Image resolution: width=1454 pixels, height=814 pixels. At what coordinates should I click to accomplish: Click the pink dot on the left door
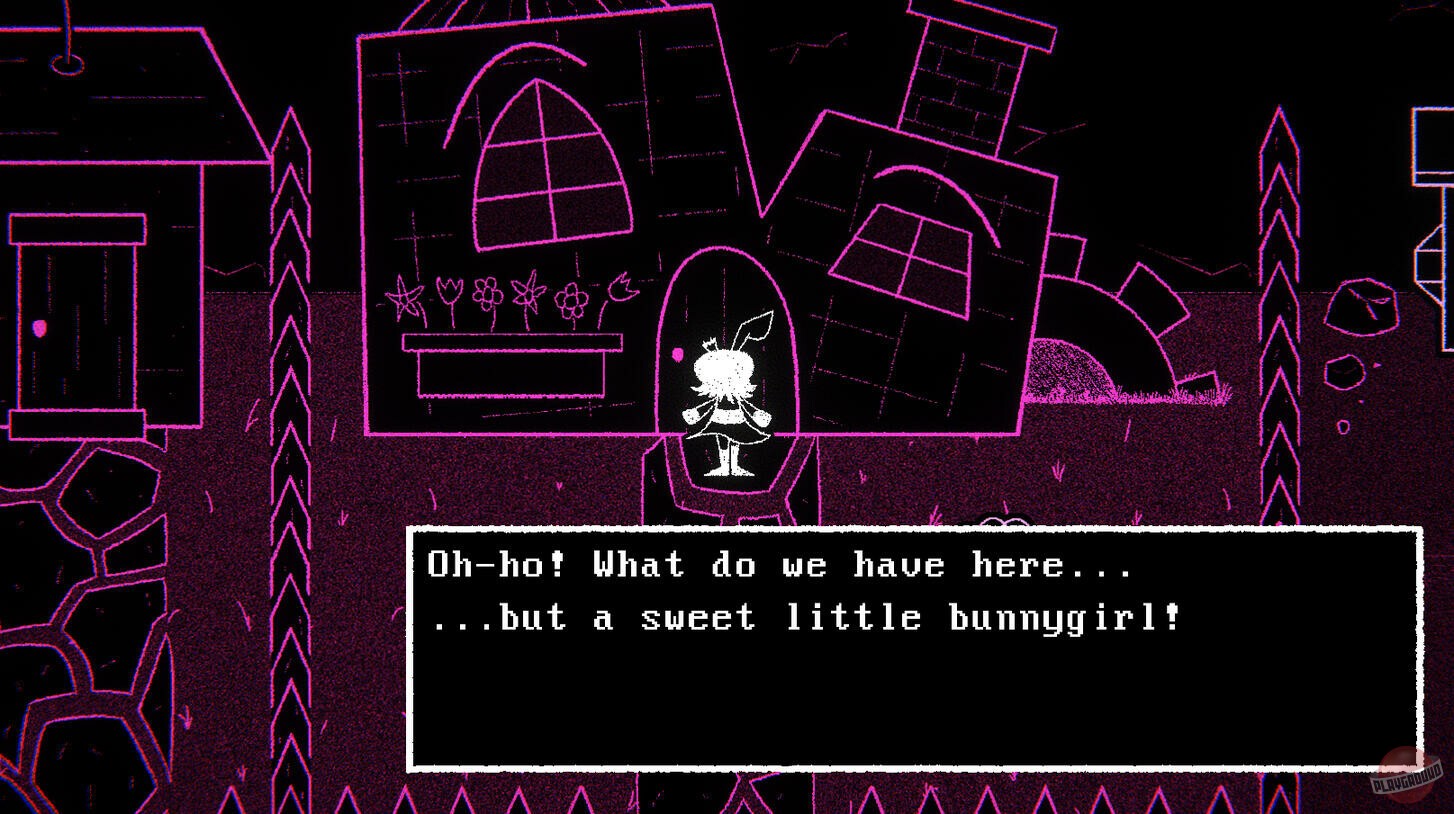pos(41,327)
